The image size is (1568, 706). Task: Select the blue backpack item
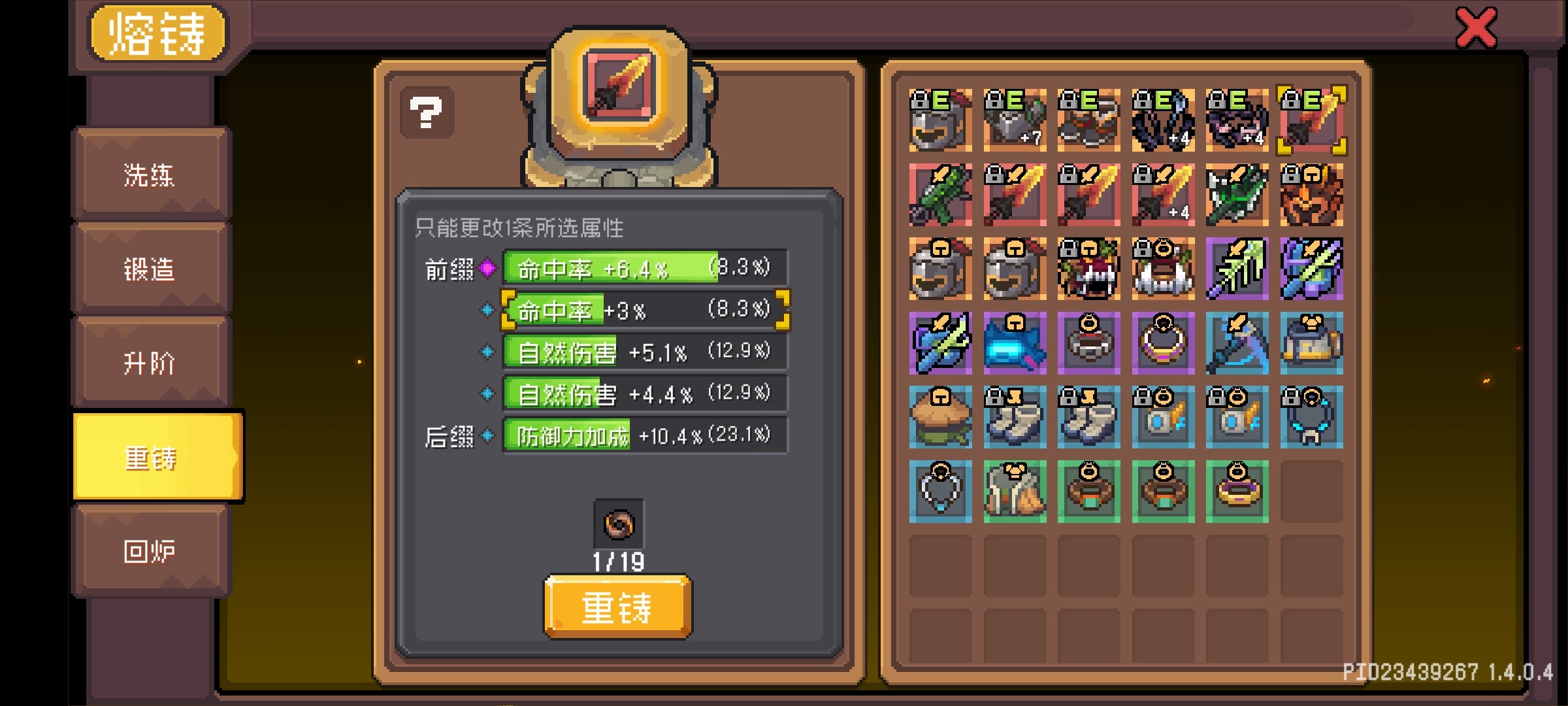pos(1311,343)
